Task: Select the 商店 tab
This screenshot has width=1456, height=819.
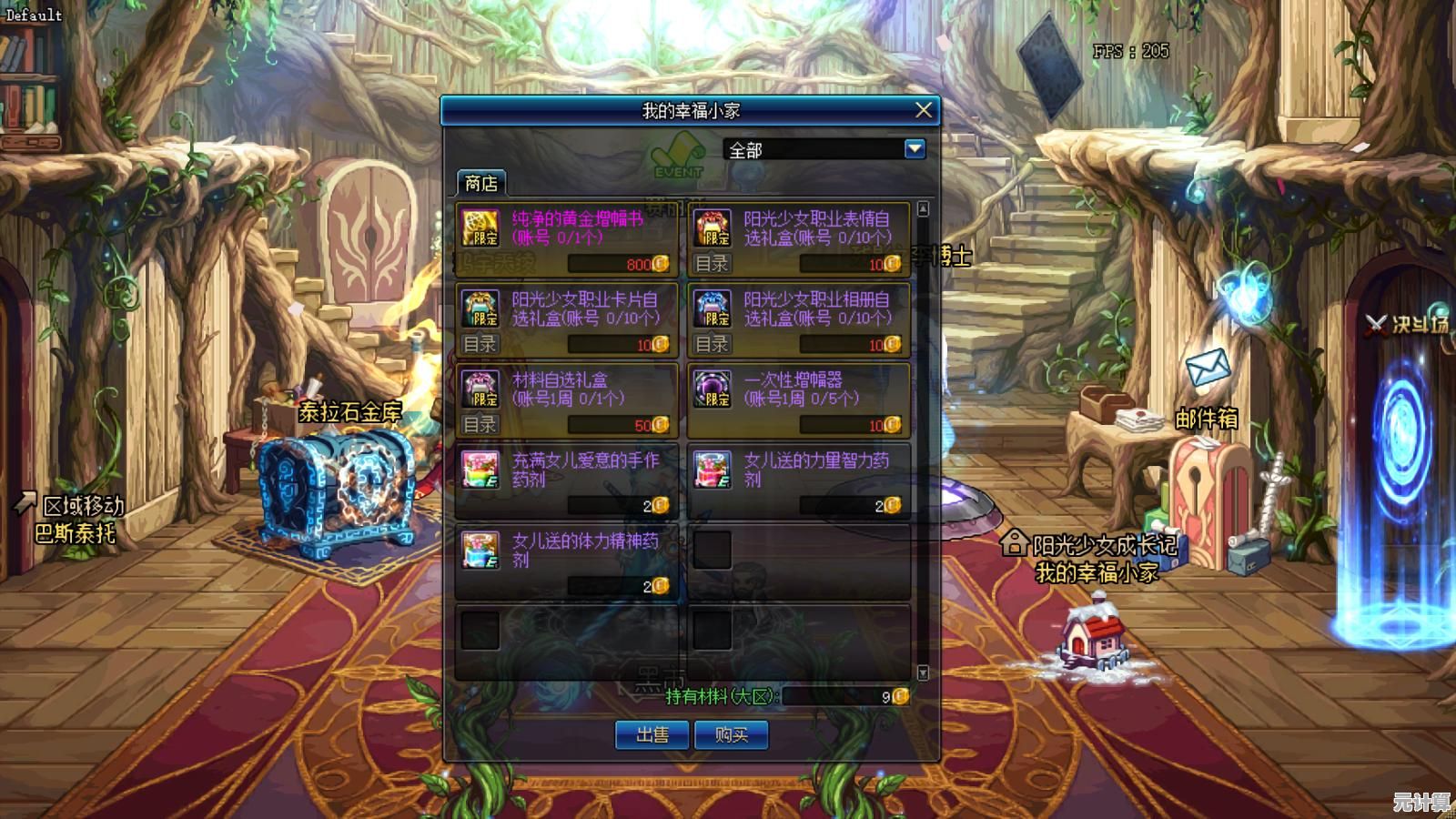Action: pos(480,183)
